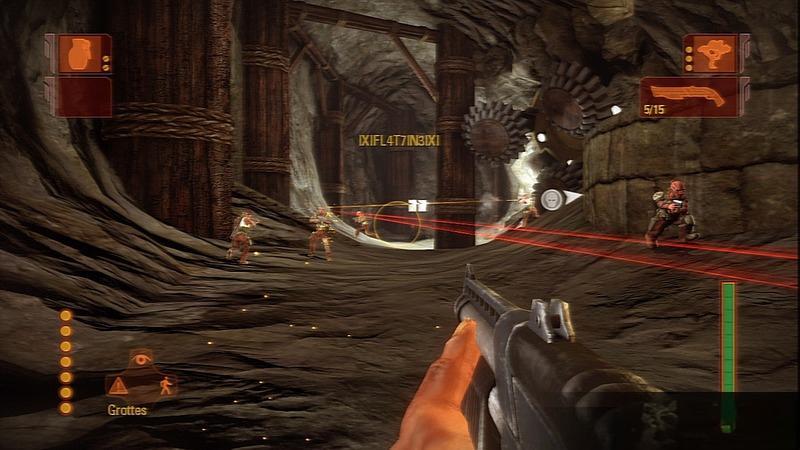Click the warning triangle alert icon
This screenshot has width=800, height=450.
[121, 385]
